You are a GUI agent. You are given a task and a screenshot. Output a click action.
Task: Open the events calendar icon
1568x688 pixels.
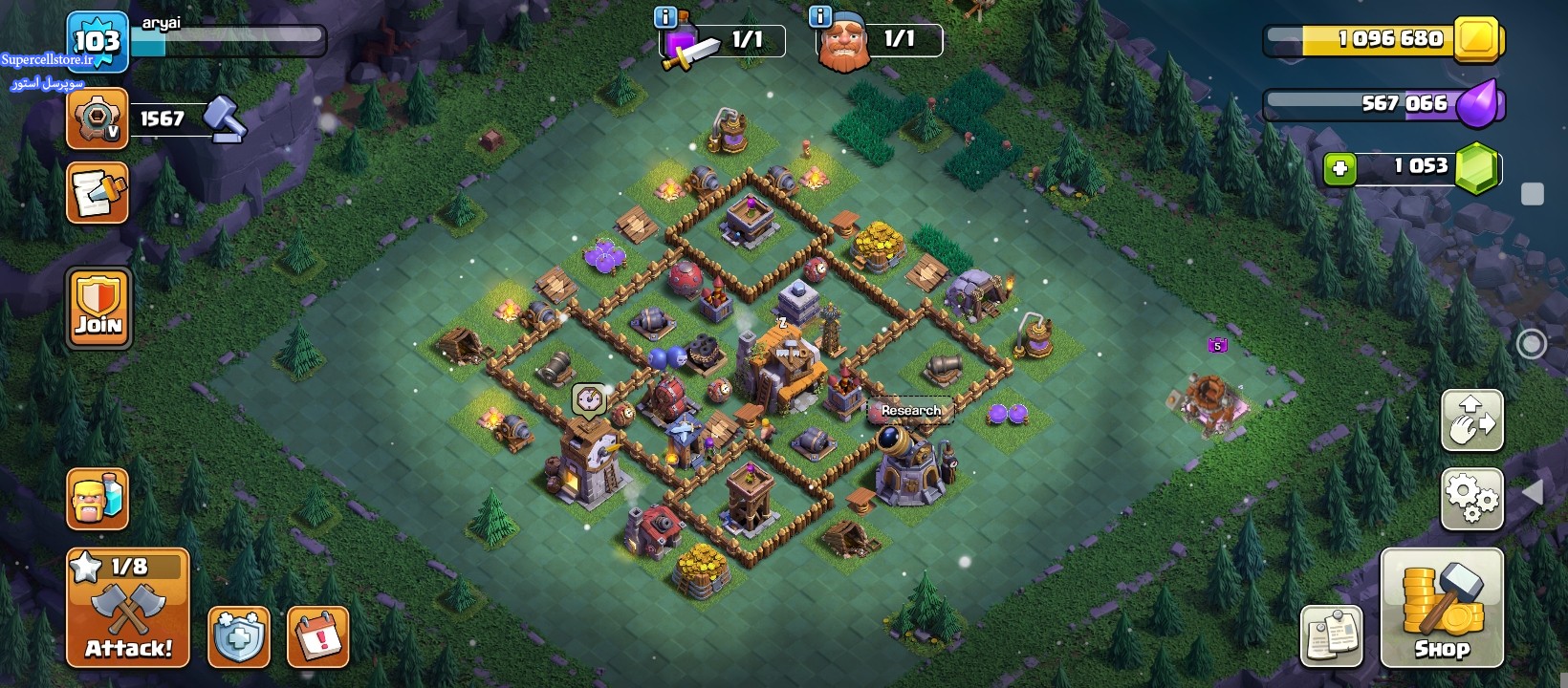[x=317, y=636]
